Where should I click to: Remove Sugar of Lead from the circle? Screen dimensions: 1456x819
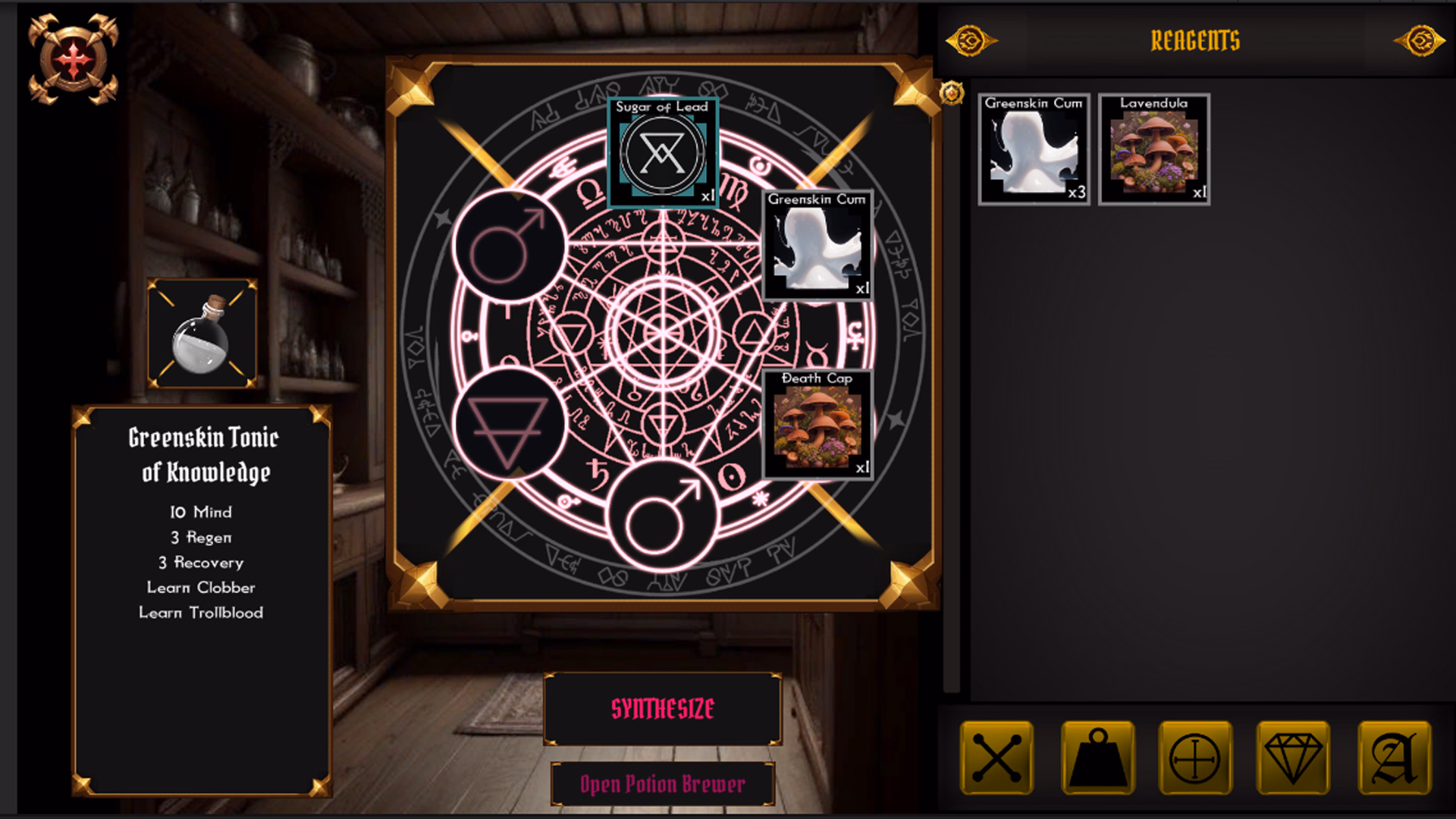click(x=662, y=152)
